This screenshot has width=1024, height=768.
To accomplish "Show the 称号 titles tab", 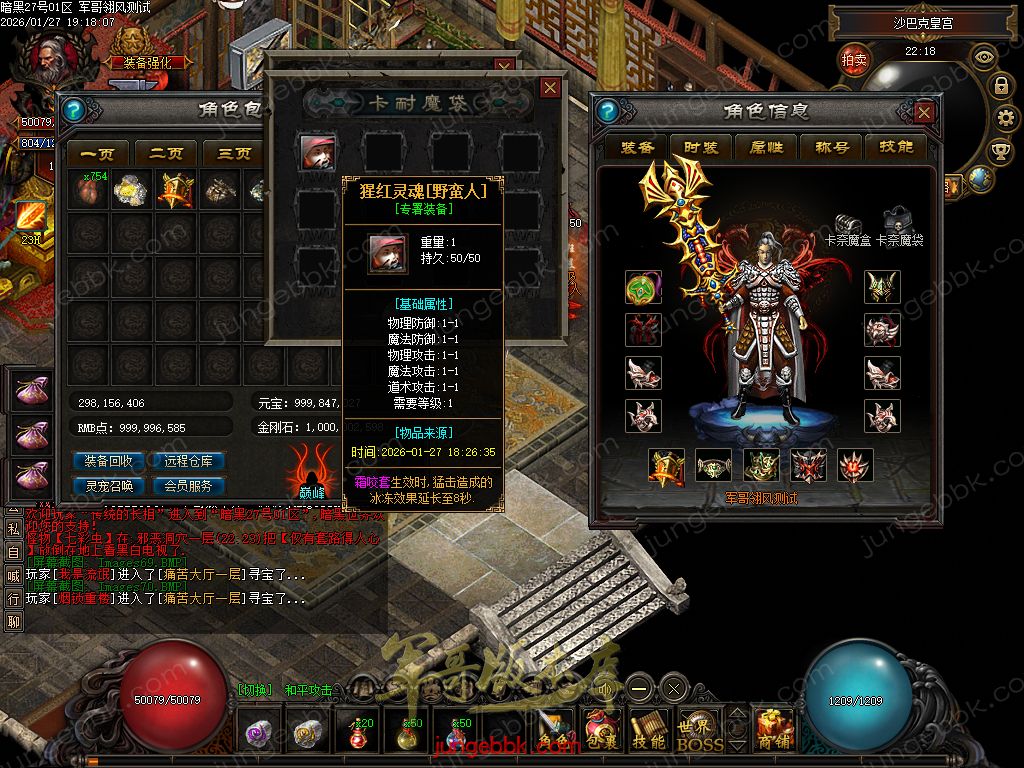I will click(832, 148).
